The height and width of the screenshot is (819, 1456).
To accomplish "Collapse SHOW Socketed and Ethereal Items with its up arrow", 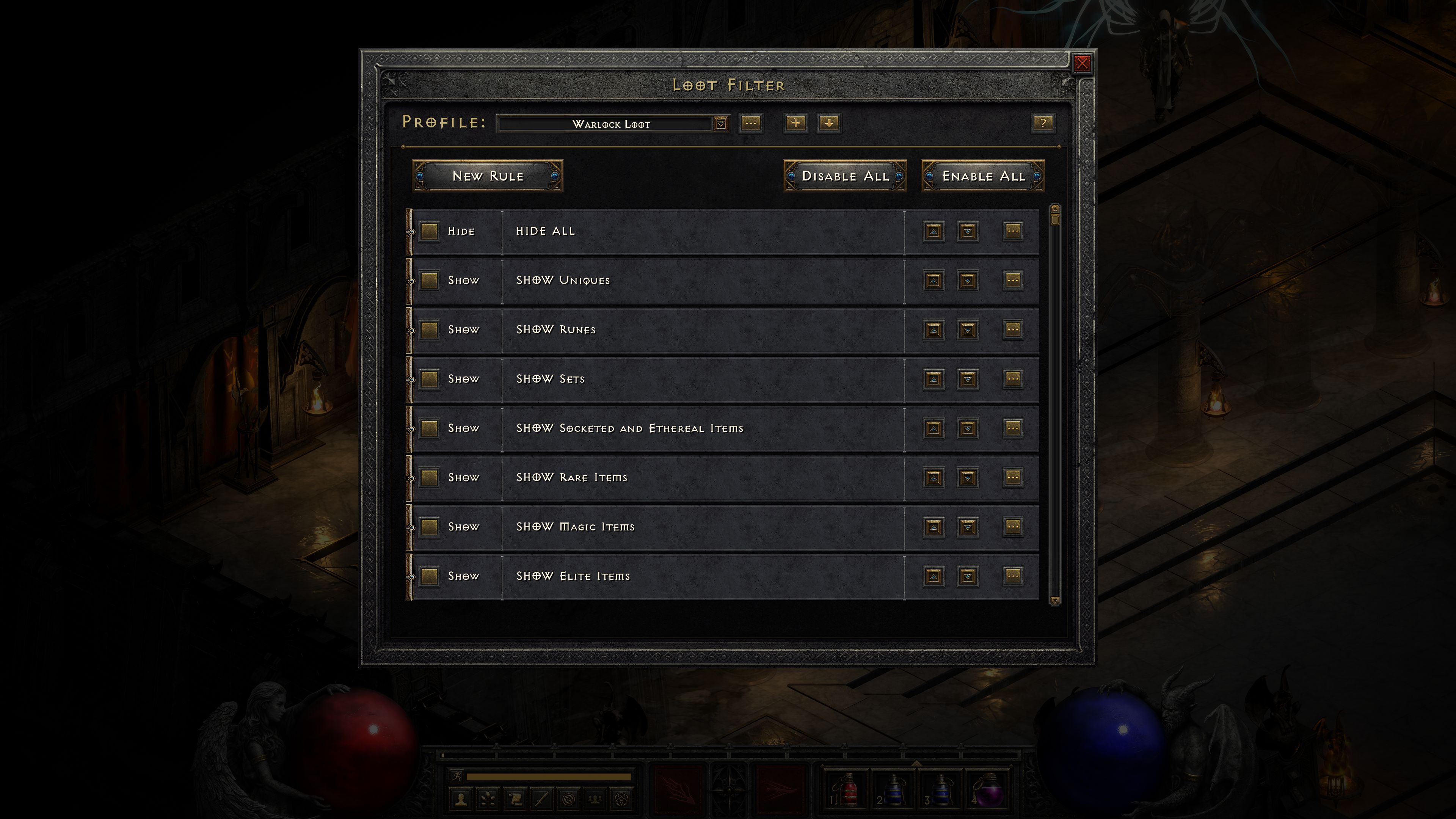I will tap(933, 428).
